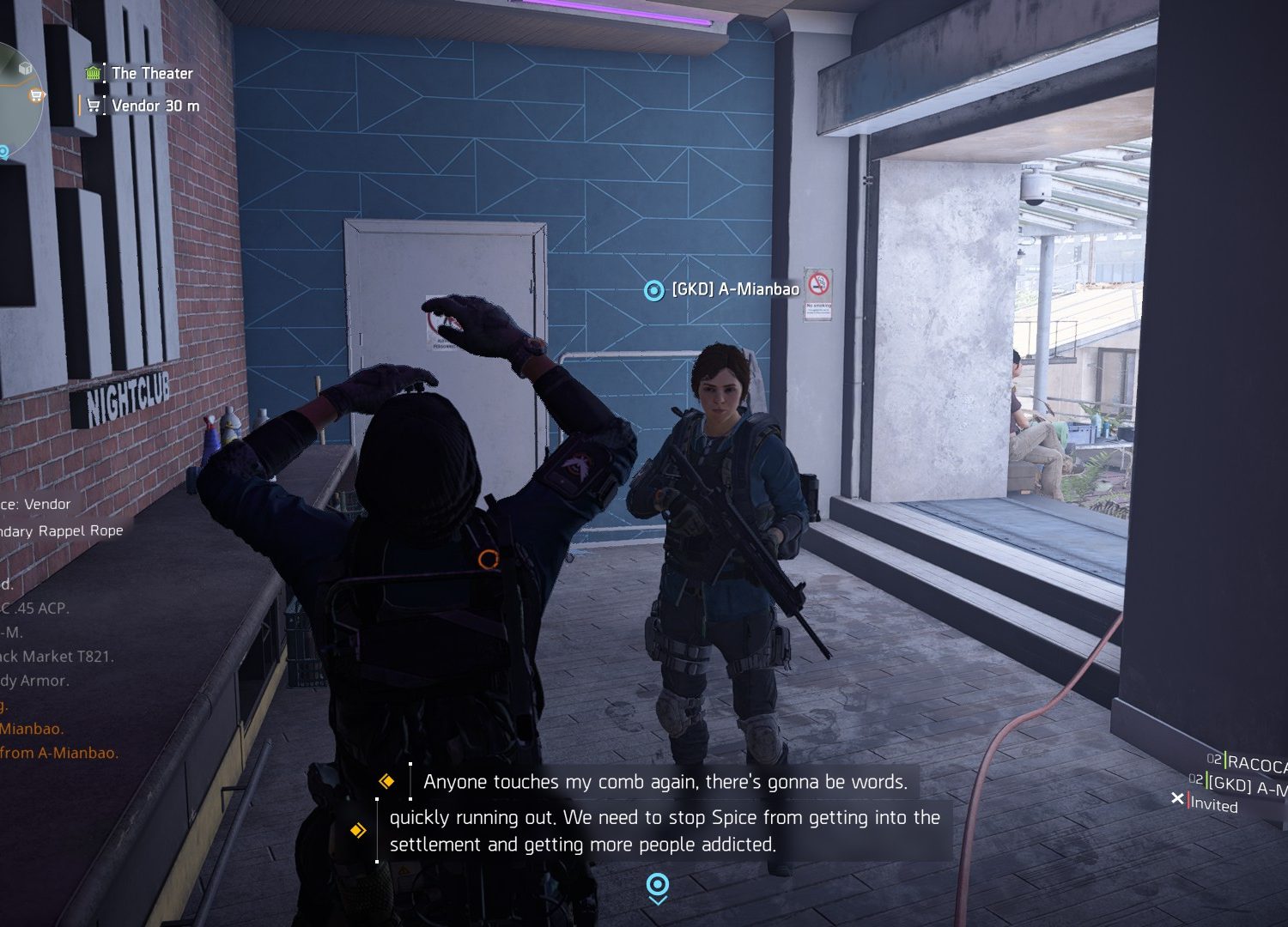The width and height of the screenshot is (1288, 927).
Task: Cancel the pending Invited group slot
Action: 1178,799
